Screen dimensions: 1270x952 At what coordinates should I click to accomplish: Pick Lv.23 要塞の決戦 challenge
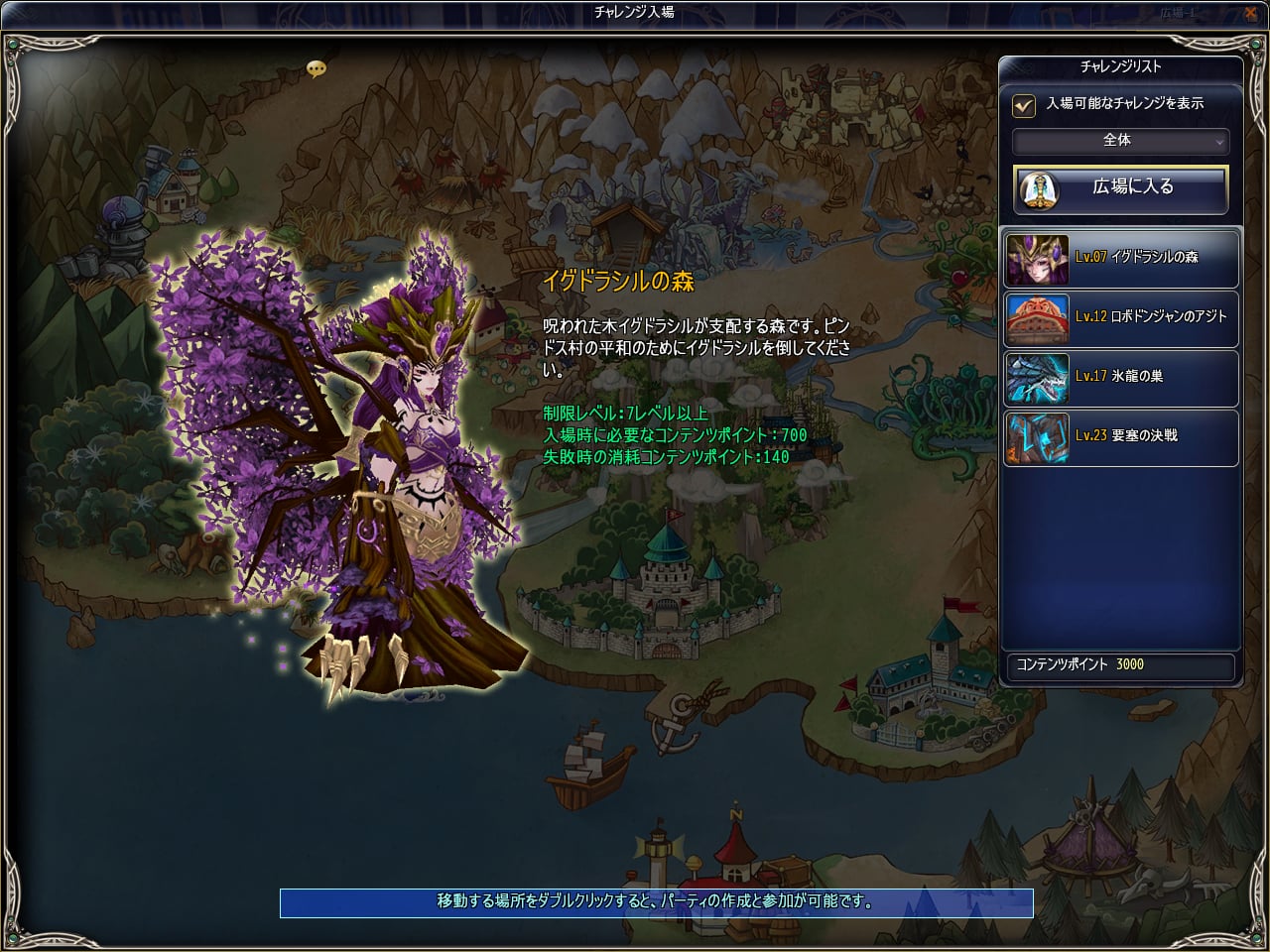point(1120,436)
